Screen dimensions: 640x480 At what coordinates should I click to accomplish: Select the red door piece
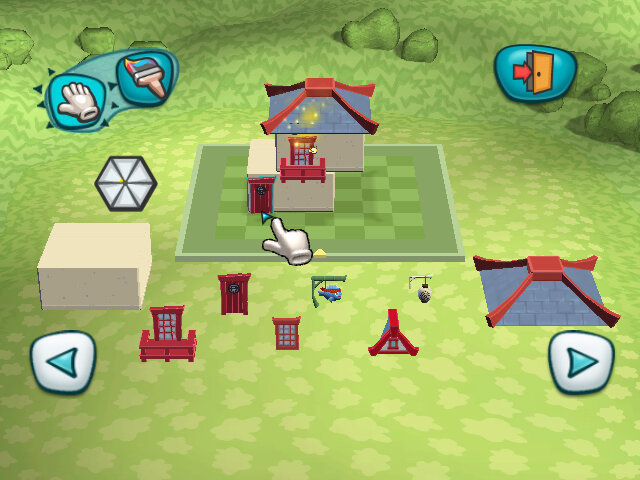(x=234, y=294)
